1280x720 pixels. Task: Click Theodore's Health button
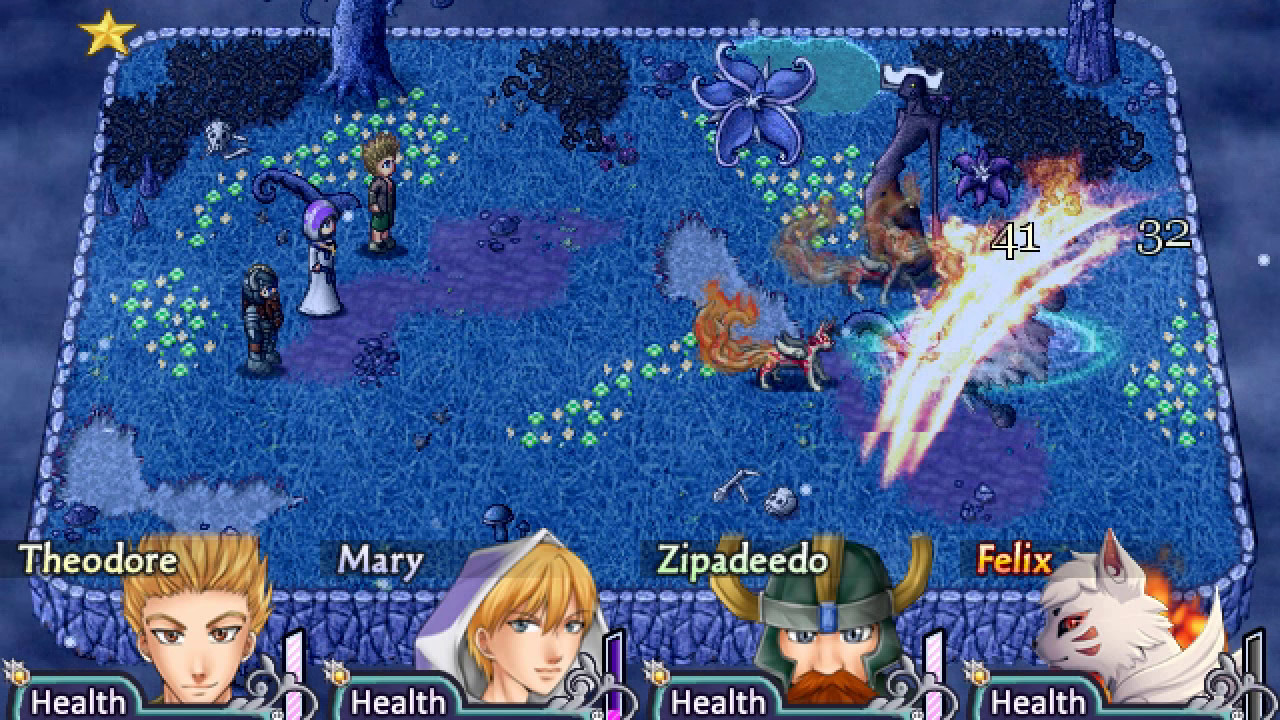tap(80, 702)
